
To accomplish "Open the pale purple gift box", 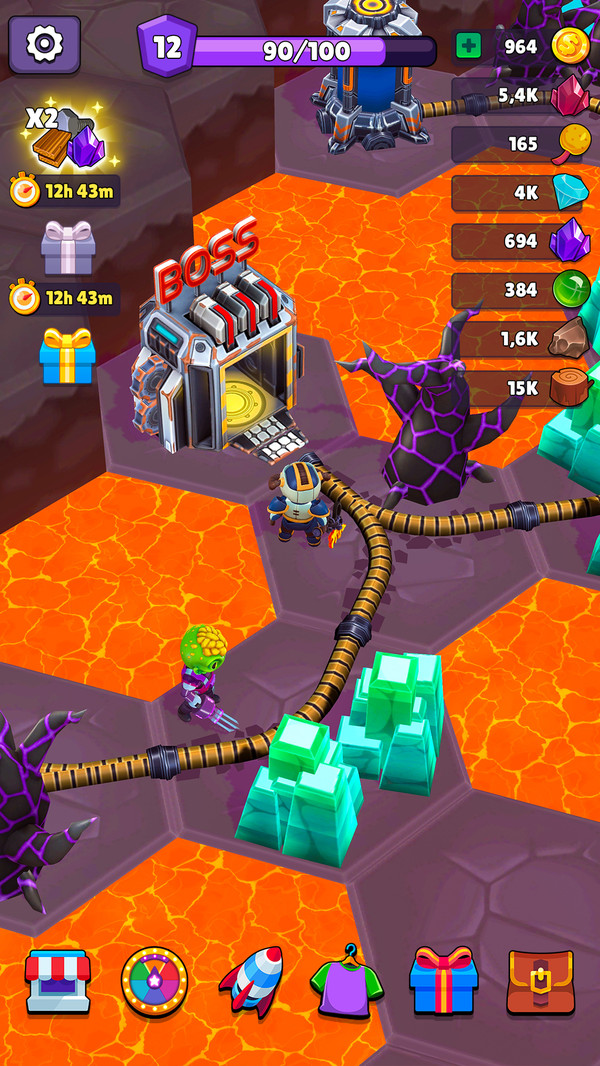I will pos(68,247).
